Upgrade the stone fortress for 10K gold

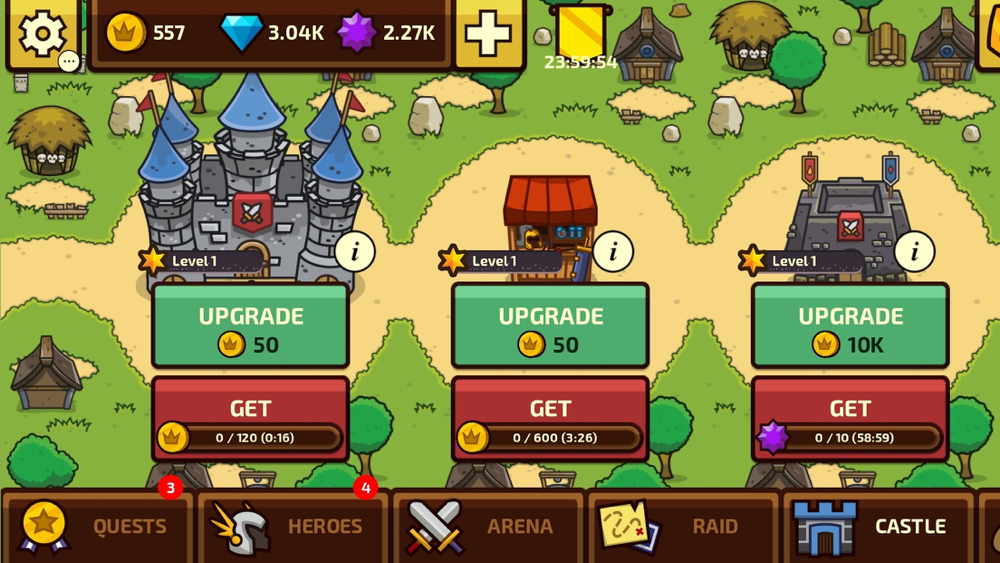(850, 326)
